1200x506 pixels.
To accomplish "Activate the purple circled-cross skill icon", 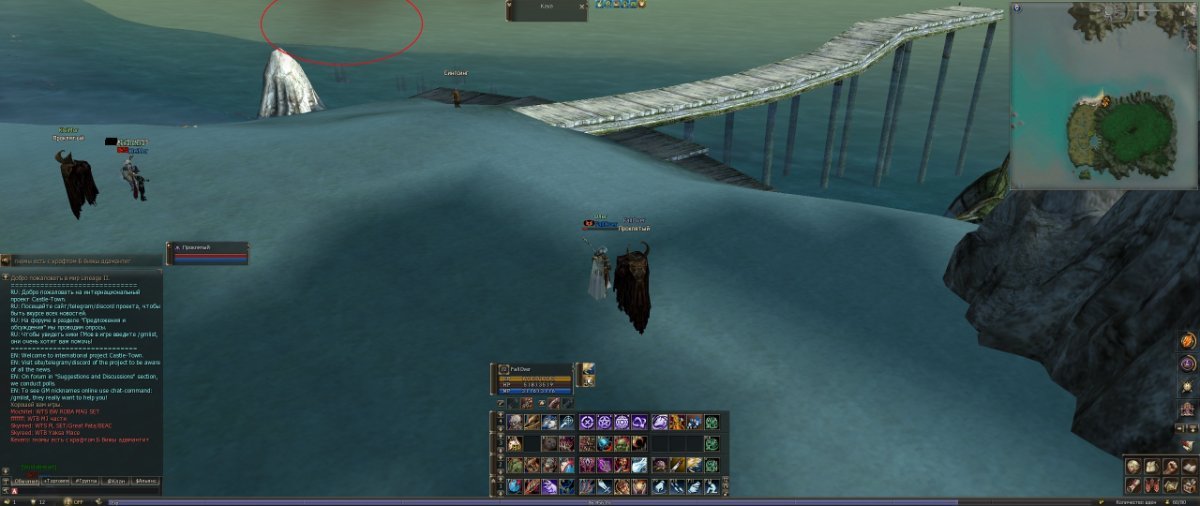I will pos(587,422).
